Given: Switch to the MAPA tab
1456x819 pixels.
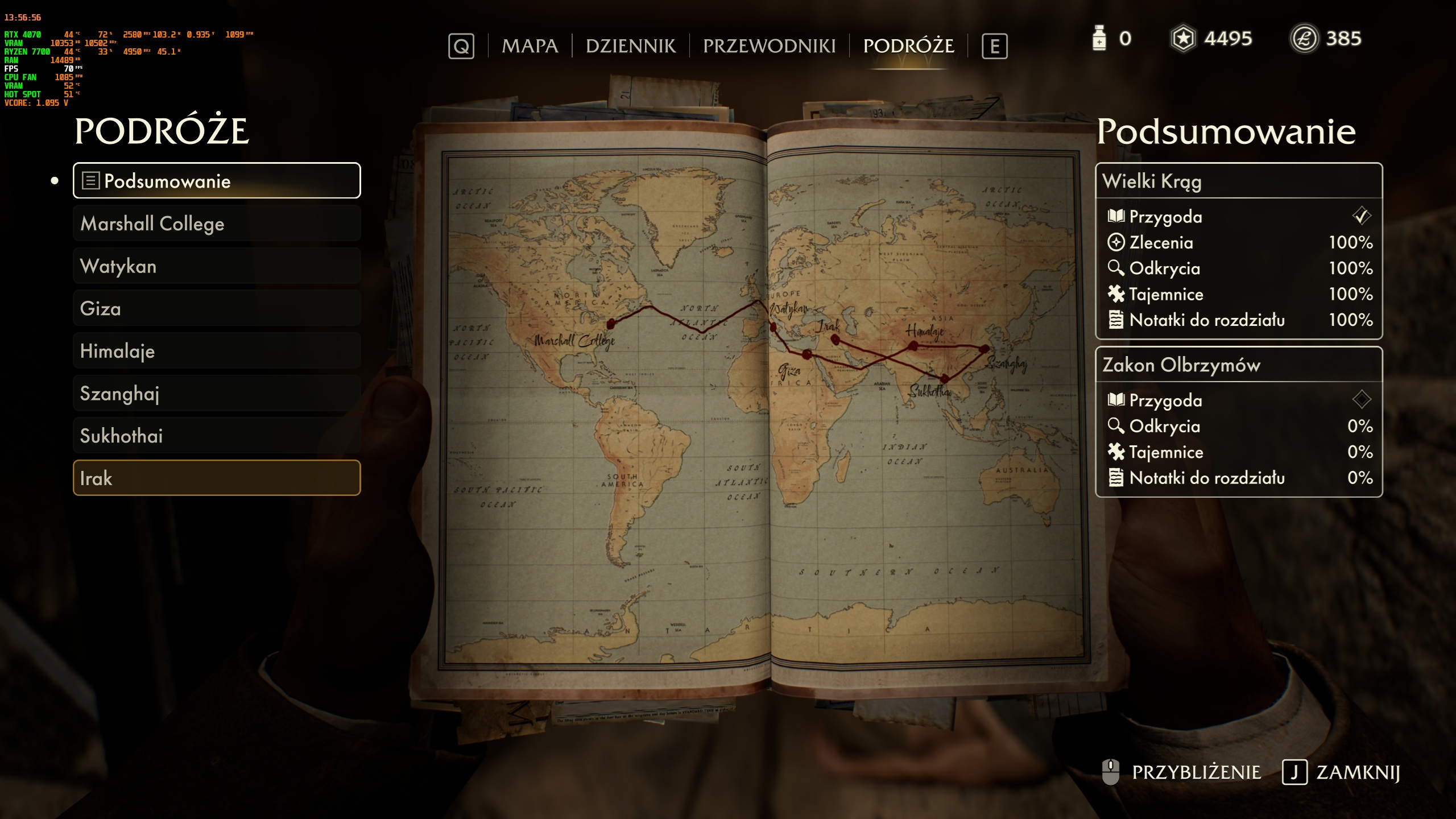Looking at the screenshot, I should click(x=530, y=46).
